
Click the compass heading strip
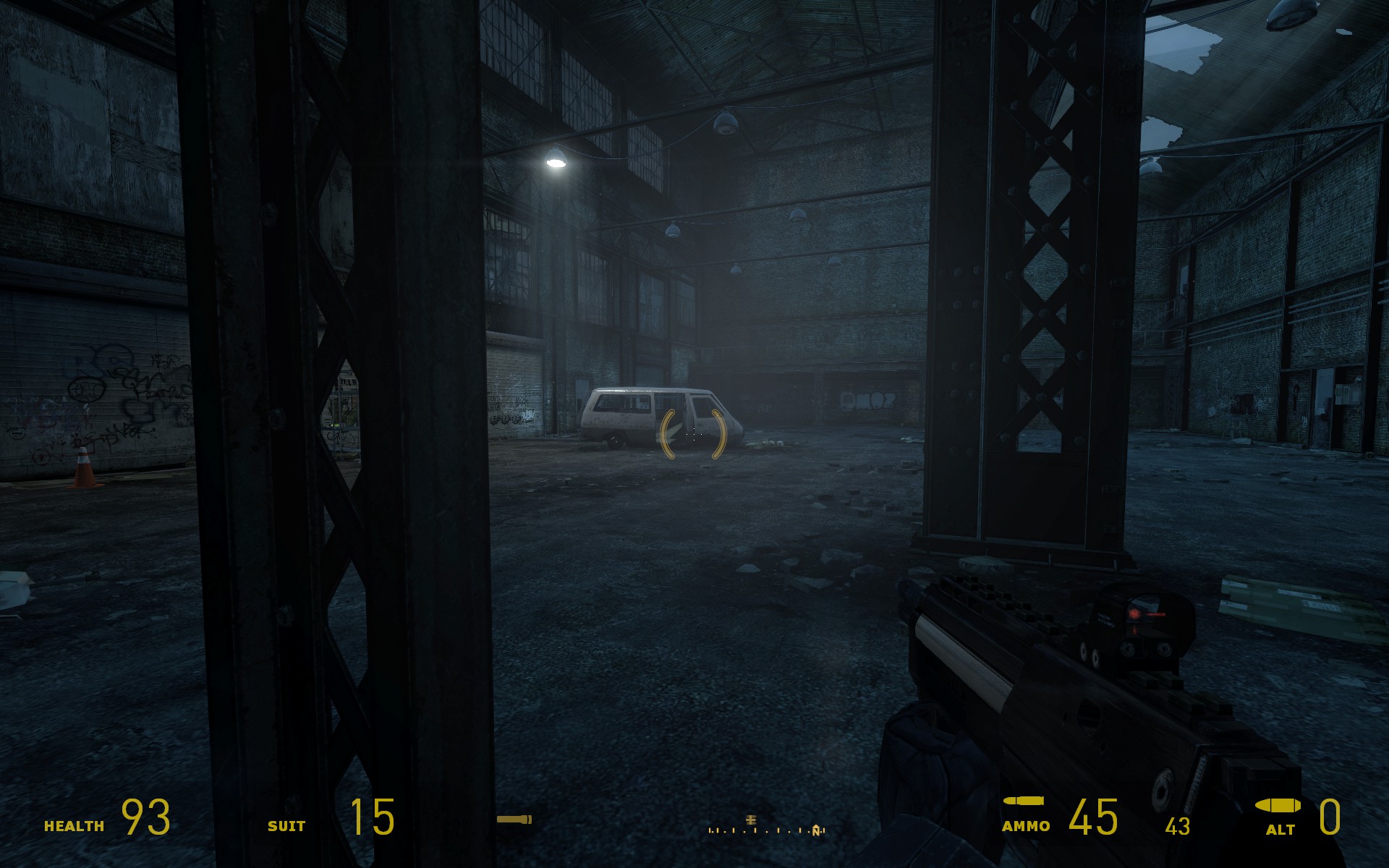pyautogui.click(x=766, y=829)
